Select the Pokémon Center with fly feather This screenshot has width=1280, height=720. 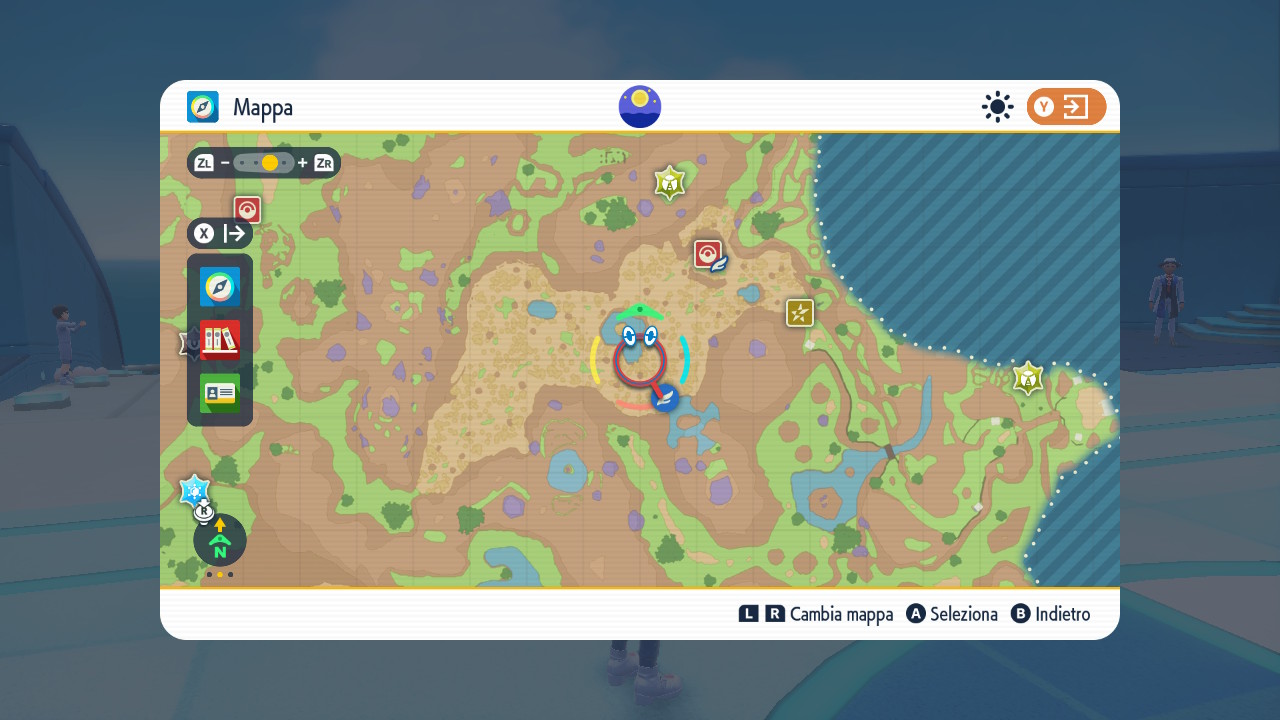709,255
